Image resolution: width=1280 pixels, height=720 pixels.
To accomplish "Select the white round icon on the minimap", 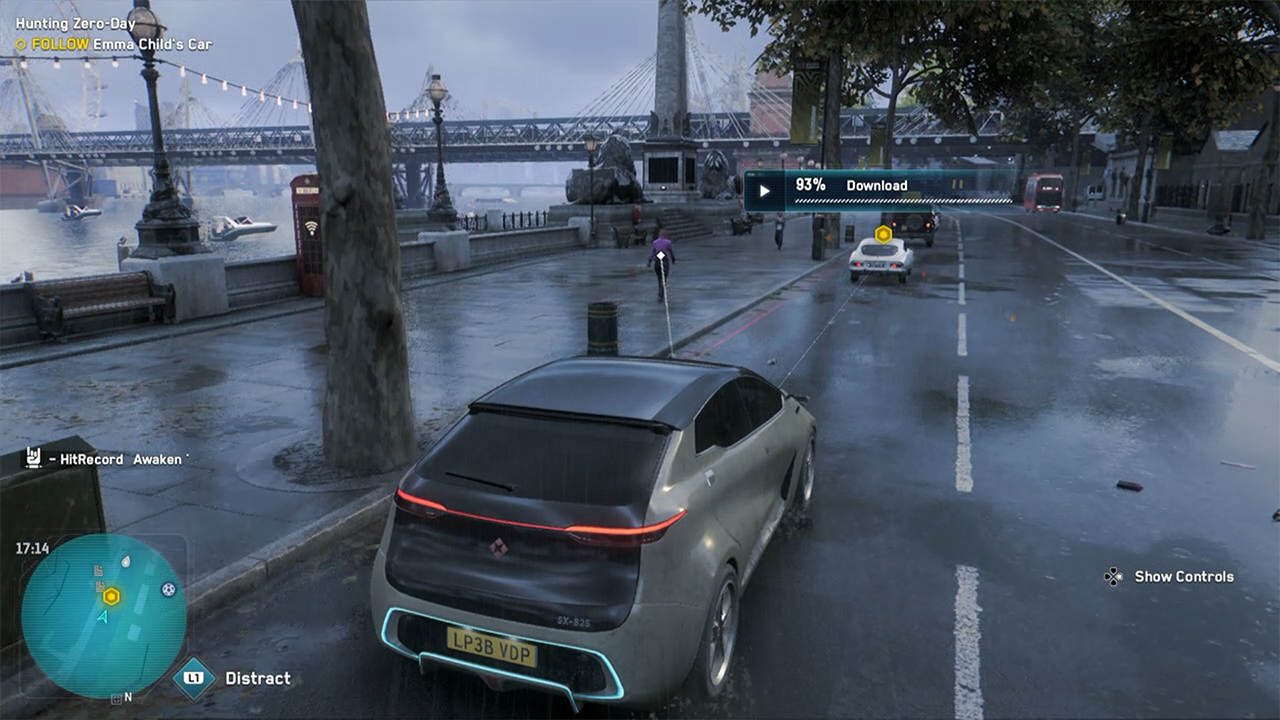I will 168,590.
